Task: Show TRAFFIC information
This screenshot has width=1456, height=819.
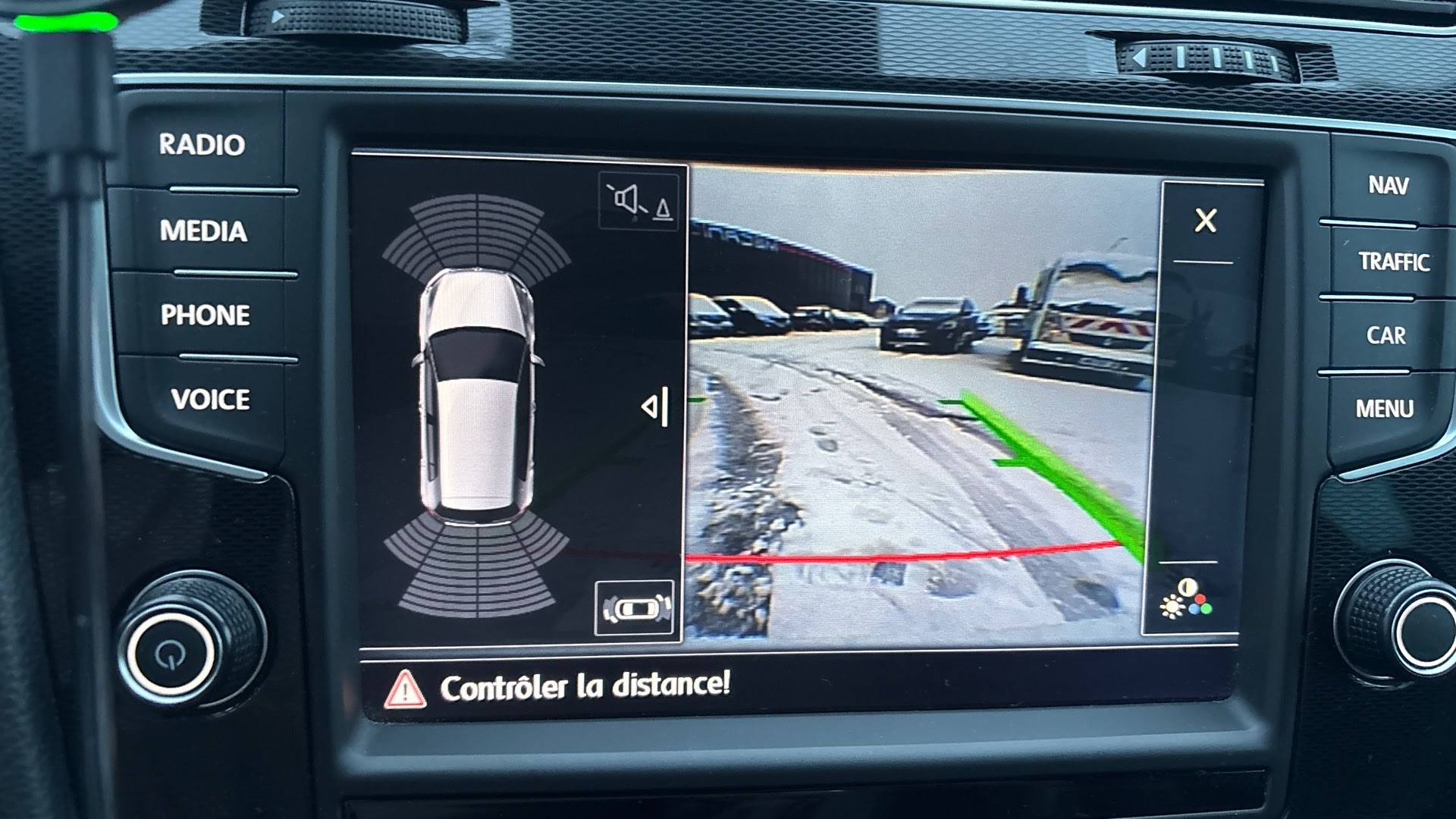Action: click(1393, 262)
